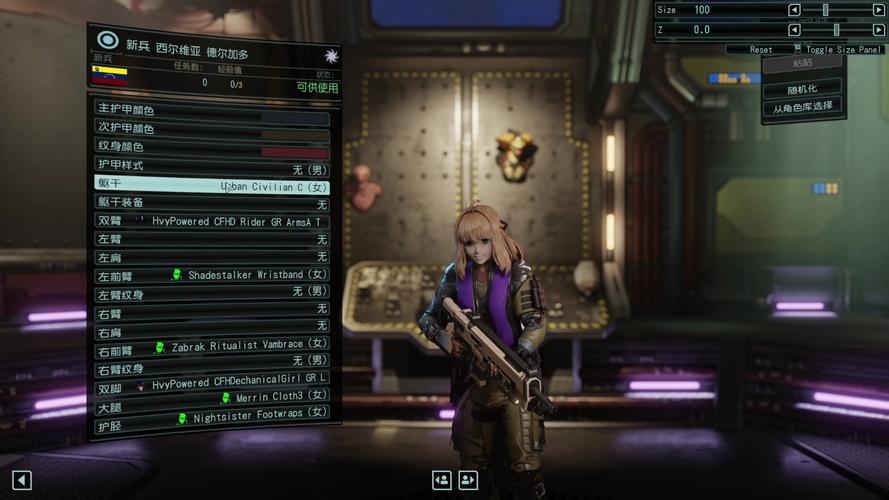Reset the size panel values
The height and width of the screenshot is (500, 889).
761,49
